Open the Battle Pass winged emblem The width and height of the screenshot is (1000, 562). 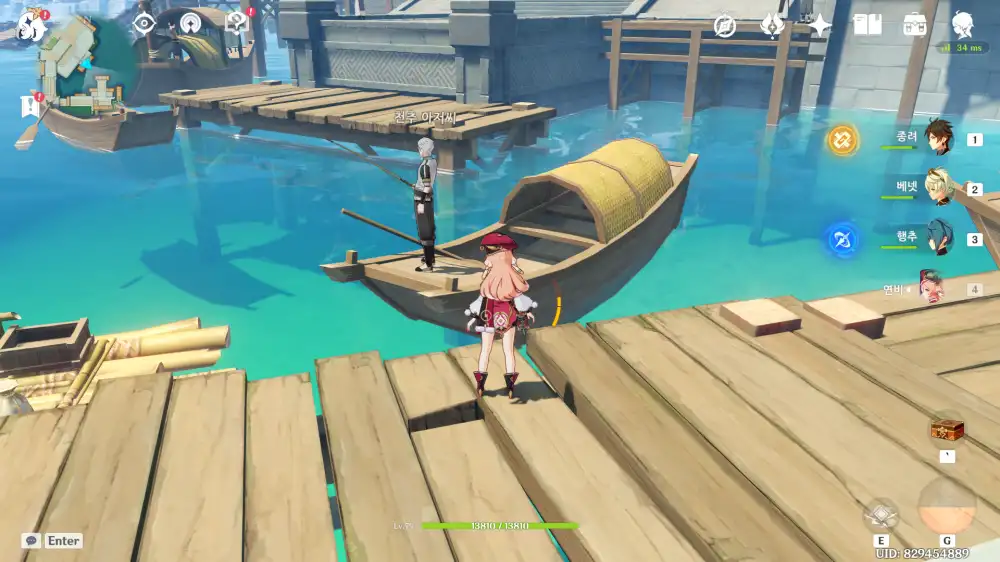(x=772, y=25)
